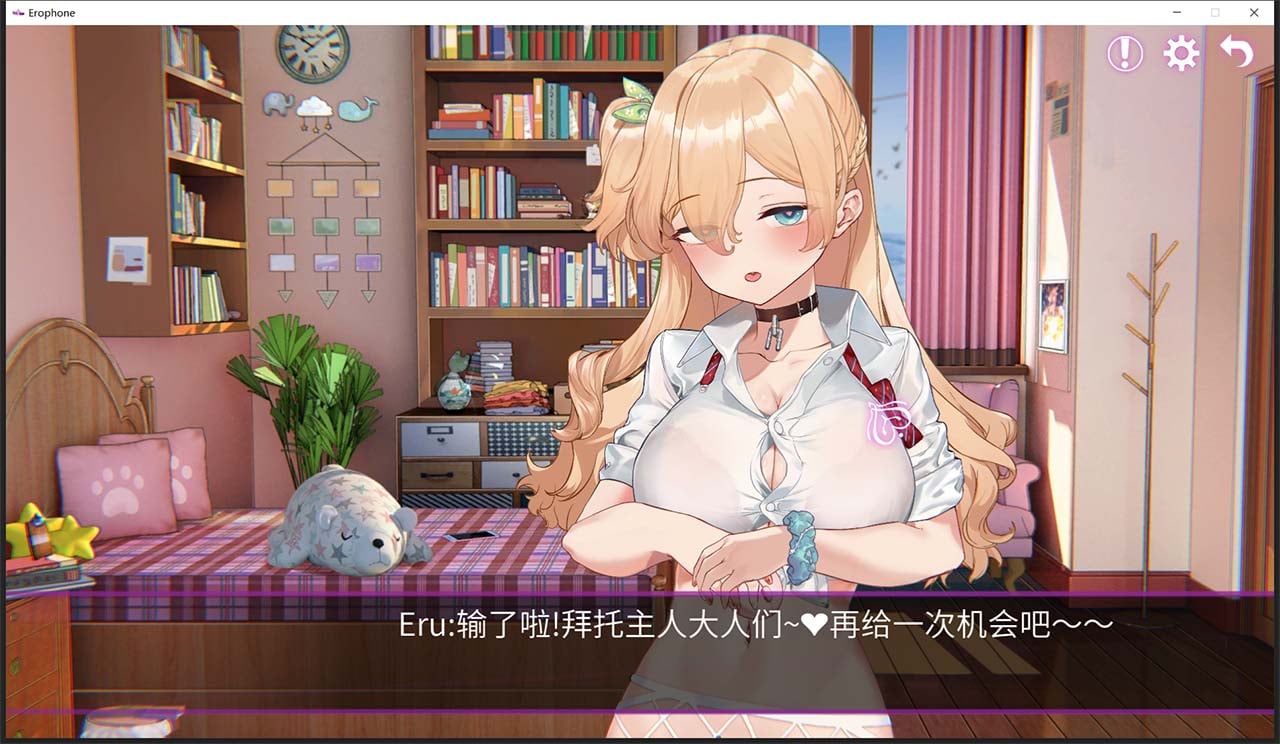Viewport: 1280px width, 744px height.
Task: Click the back arrow return icon
Action: 1237,52
